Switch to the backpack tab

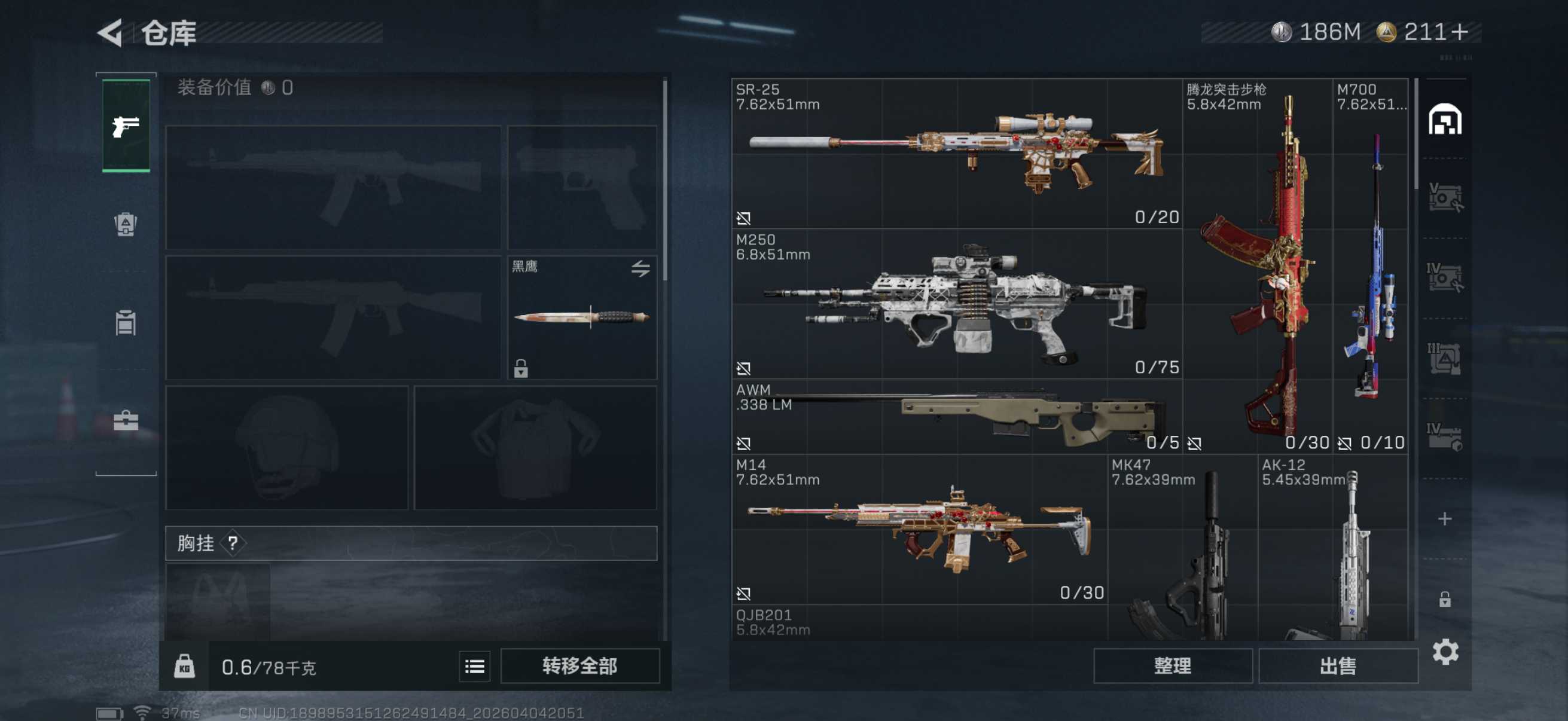click(126, 225)
